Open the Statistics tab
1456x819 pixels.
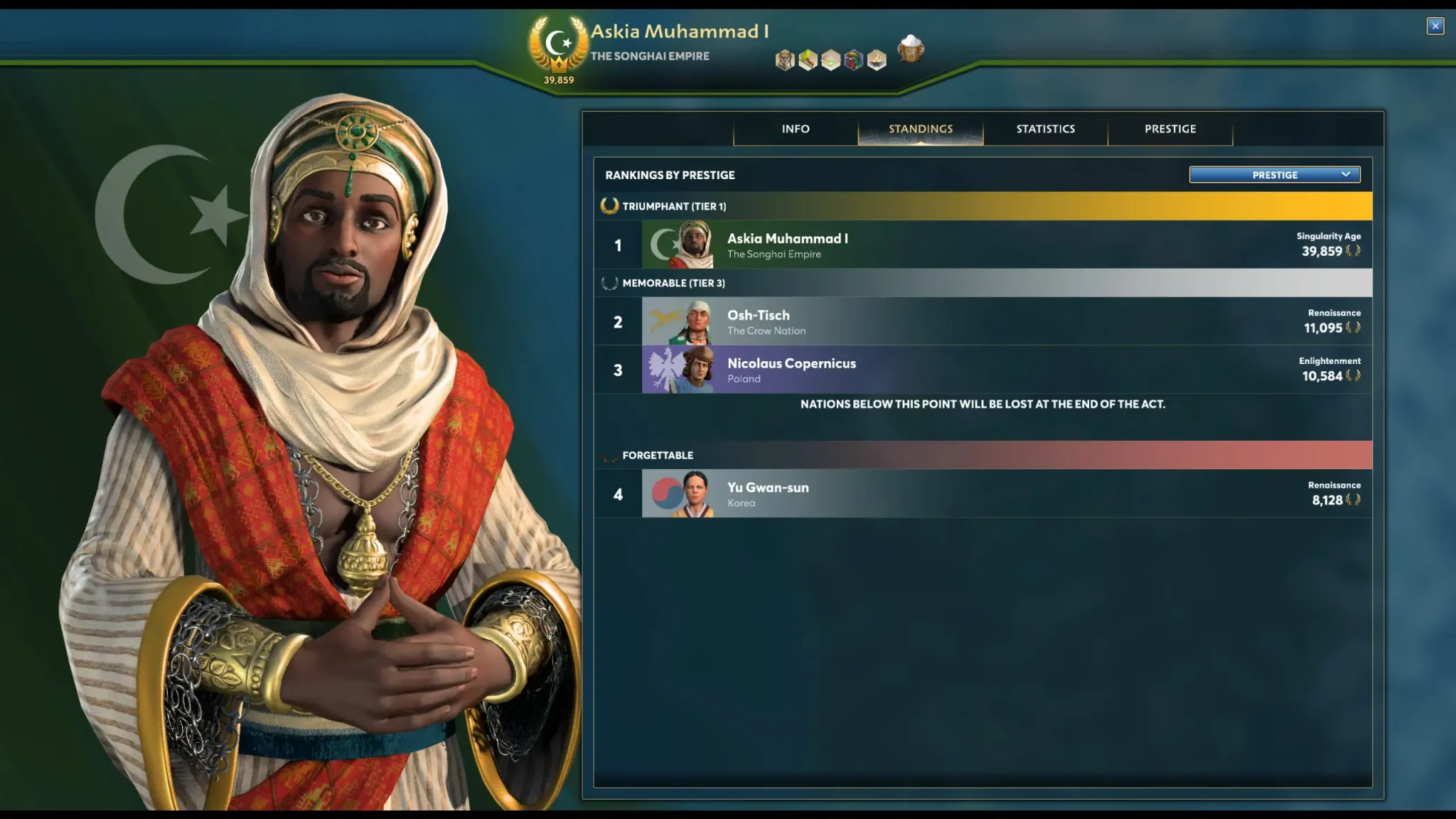(1045, 129)
